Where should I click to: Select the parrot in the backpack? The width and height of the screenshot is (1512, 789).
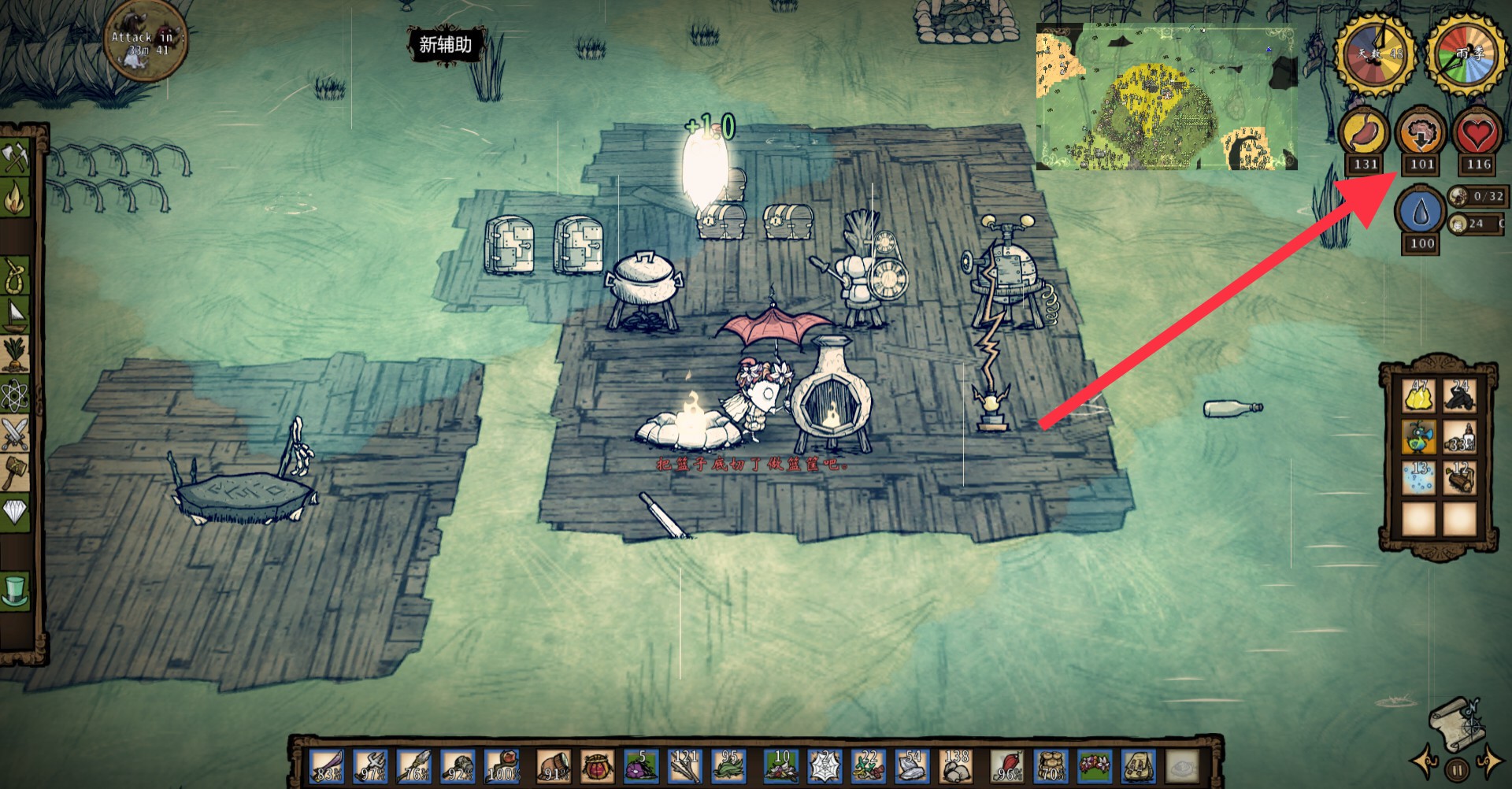[1419, 437]
